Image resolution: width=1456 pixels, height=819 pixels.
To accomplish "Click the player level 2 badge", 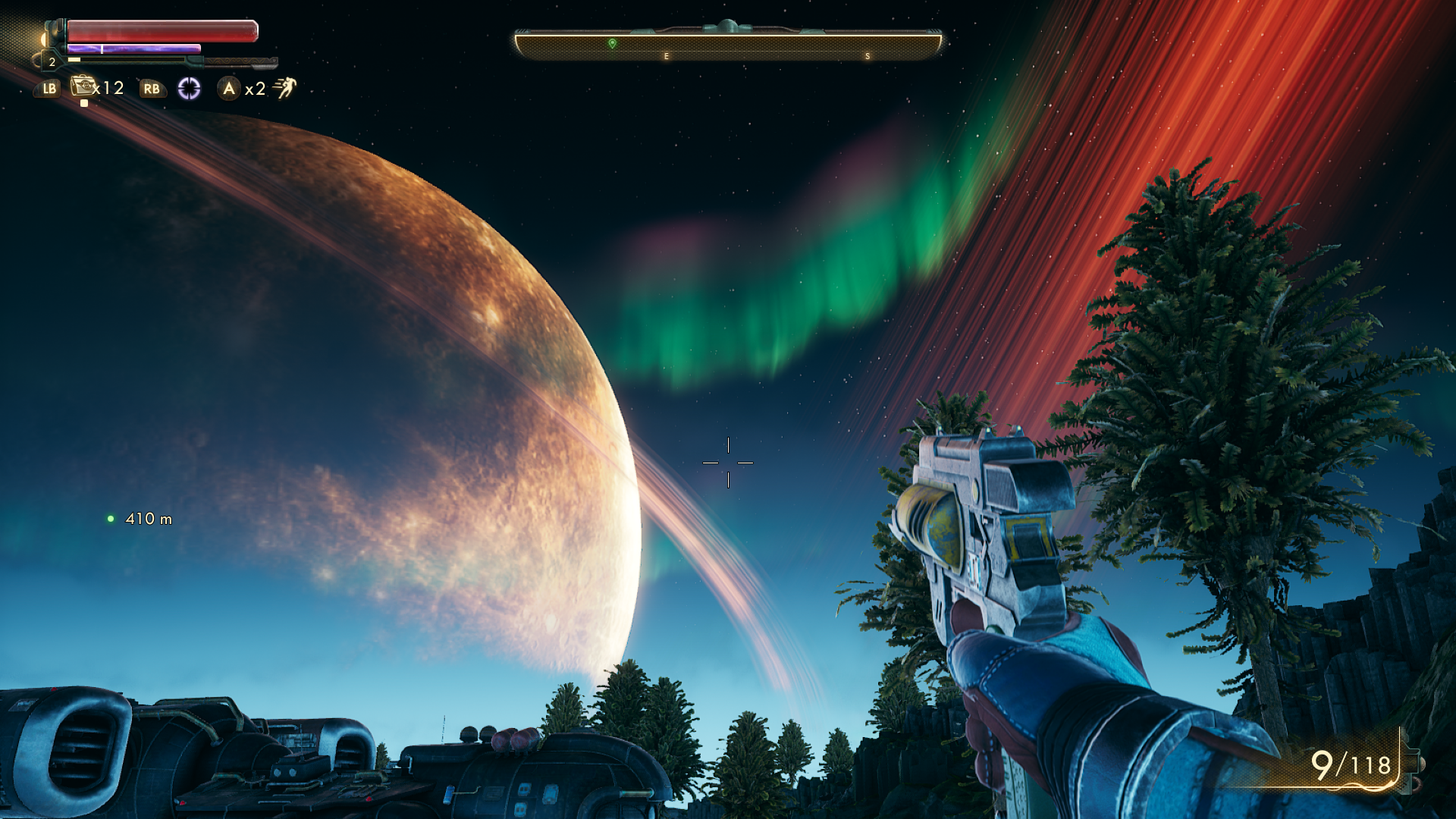I will point(52,62).
